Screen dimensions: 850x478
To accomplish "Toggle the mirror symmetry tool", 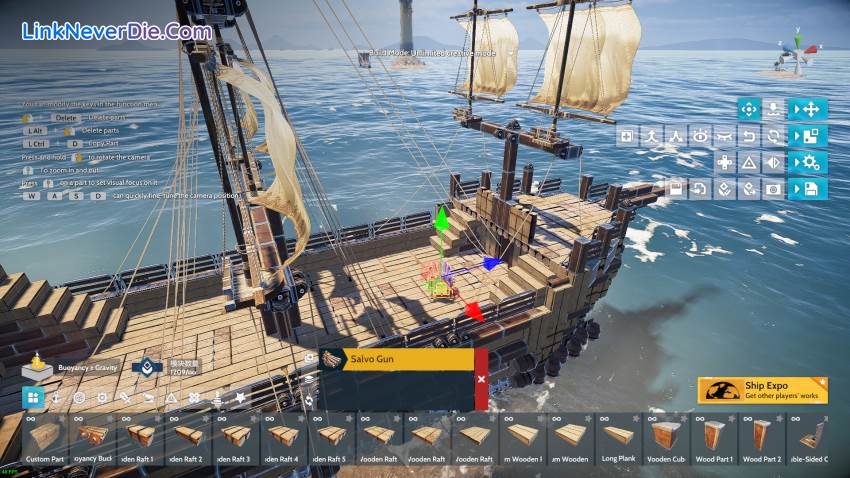I will point(773,162).
